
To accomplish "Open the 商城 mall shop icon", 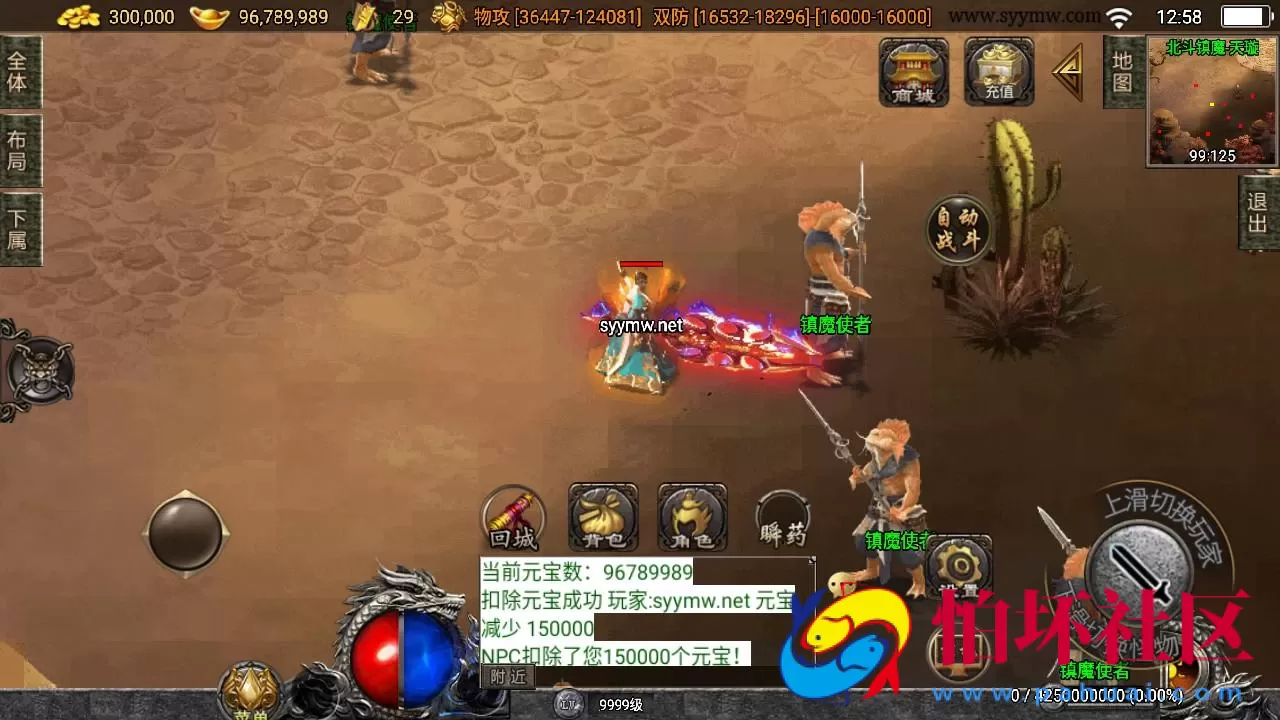I will click(x=912, y=73).
